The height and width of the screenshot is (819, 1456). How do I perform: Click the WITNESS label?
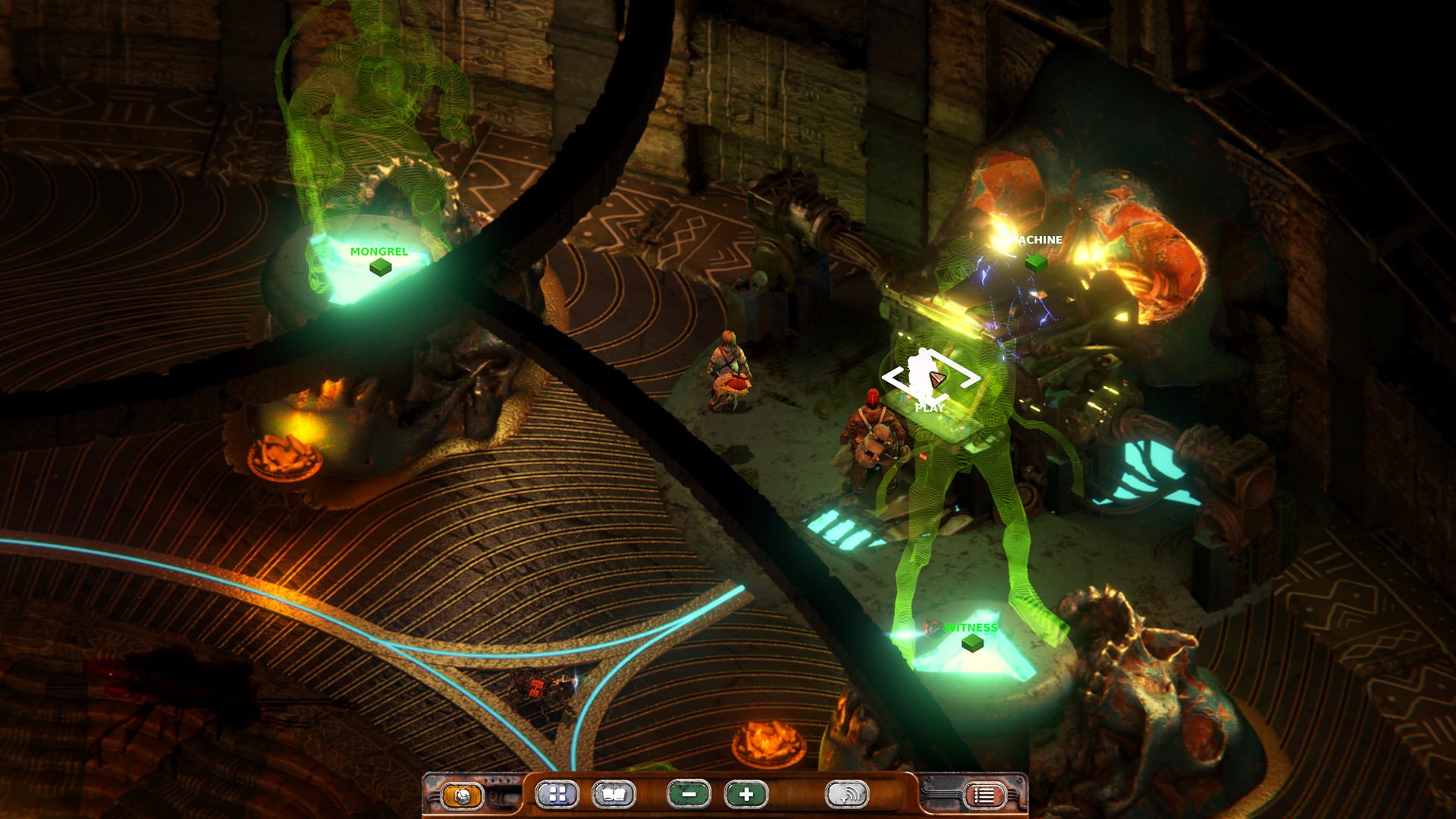coord(971,628)
